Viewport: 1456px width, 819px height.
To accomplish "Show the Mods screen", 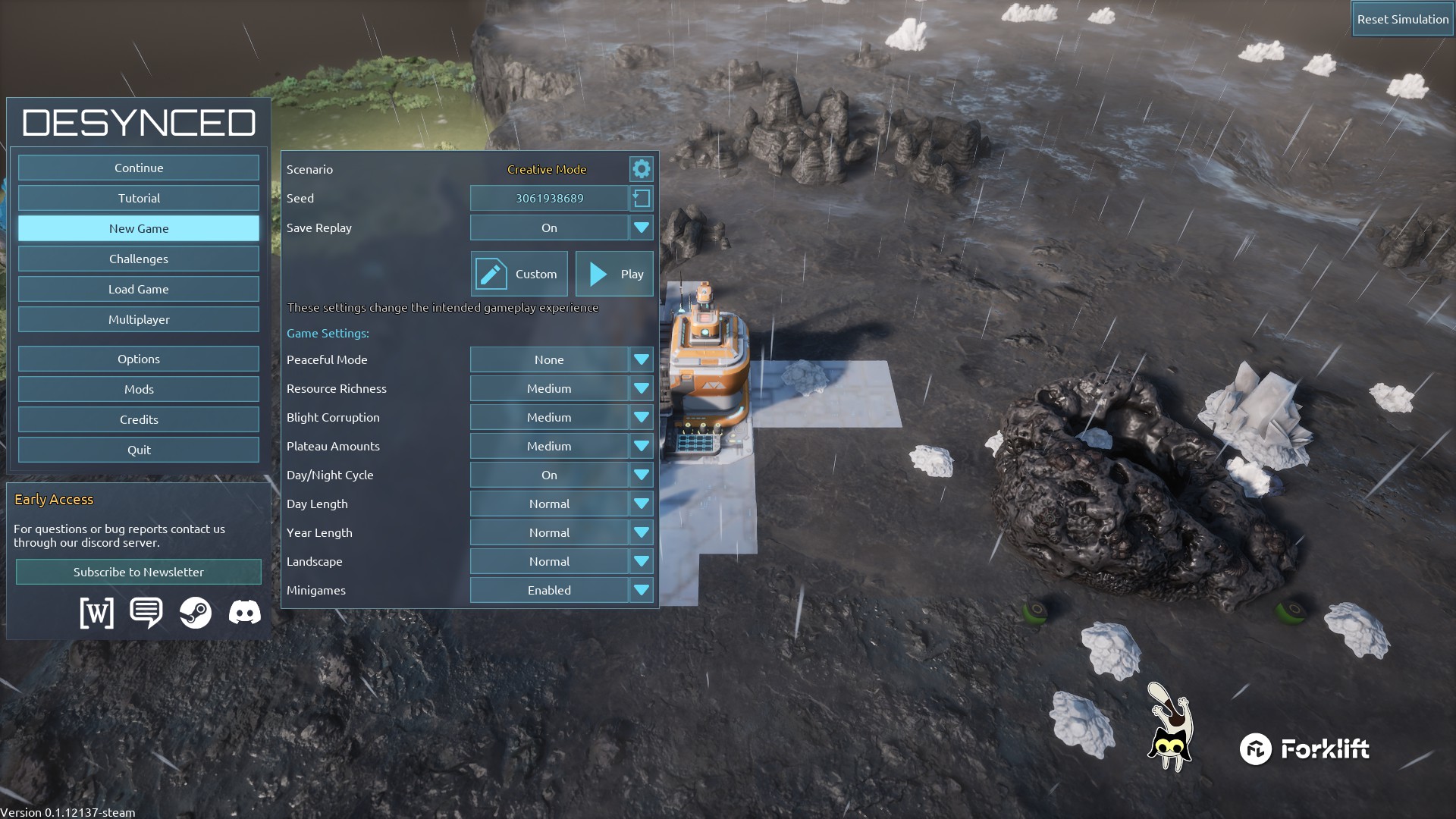I will click(x=139, y=389).
